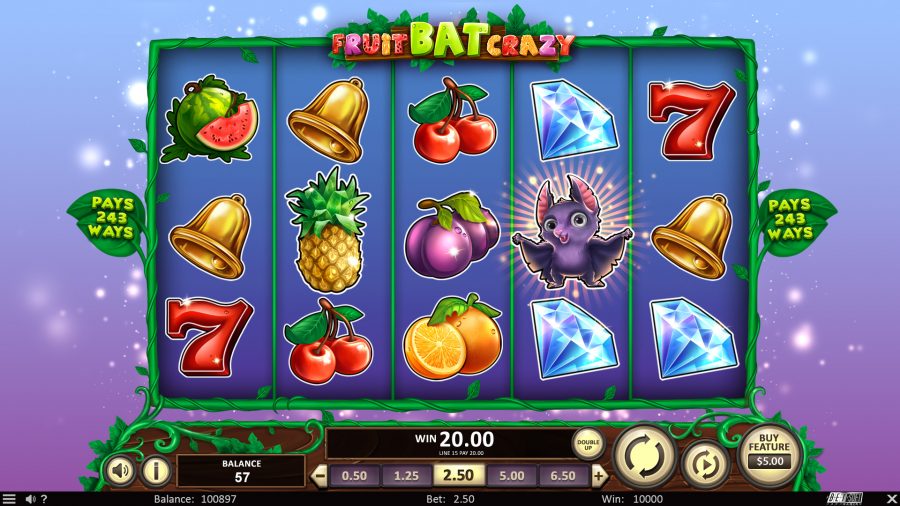Start autoplay with the smaller round button

click(706, 465)
